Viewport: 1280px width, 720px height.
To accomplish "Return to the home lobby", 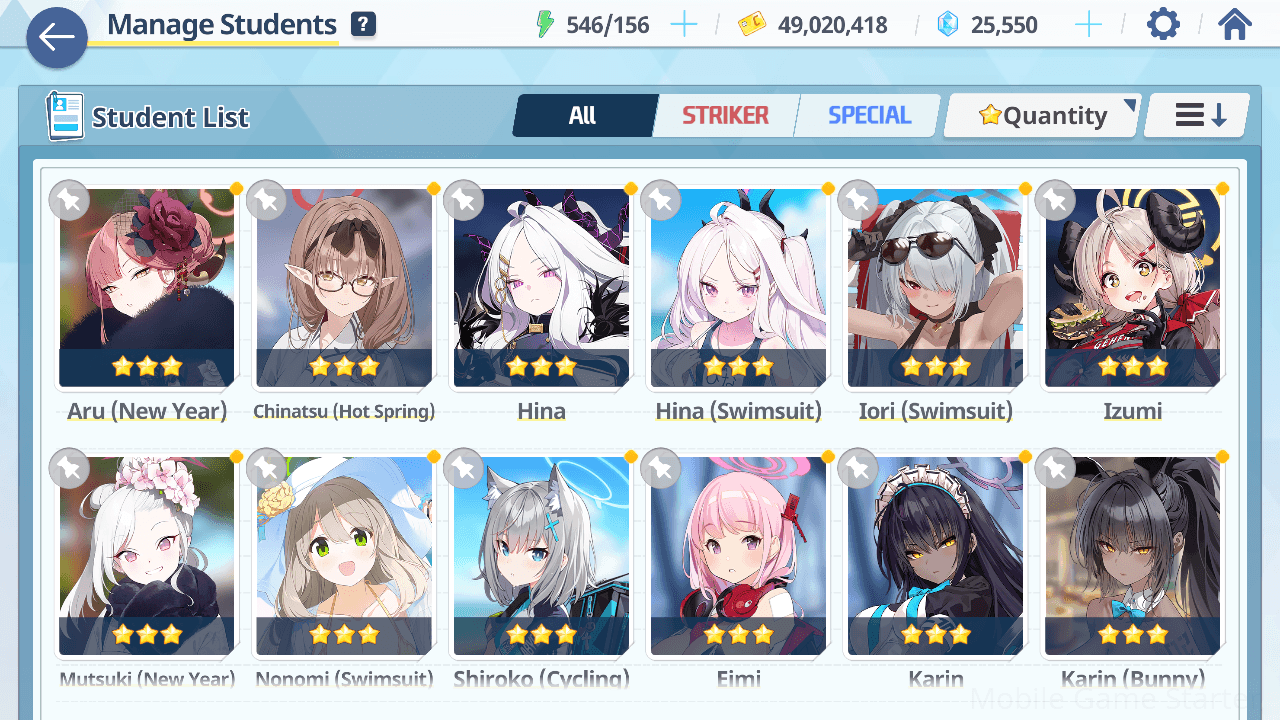I will (1235, 25).
